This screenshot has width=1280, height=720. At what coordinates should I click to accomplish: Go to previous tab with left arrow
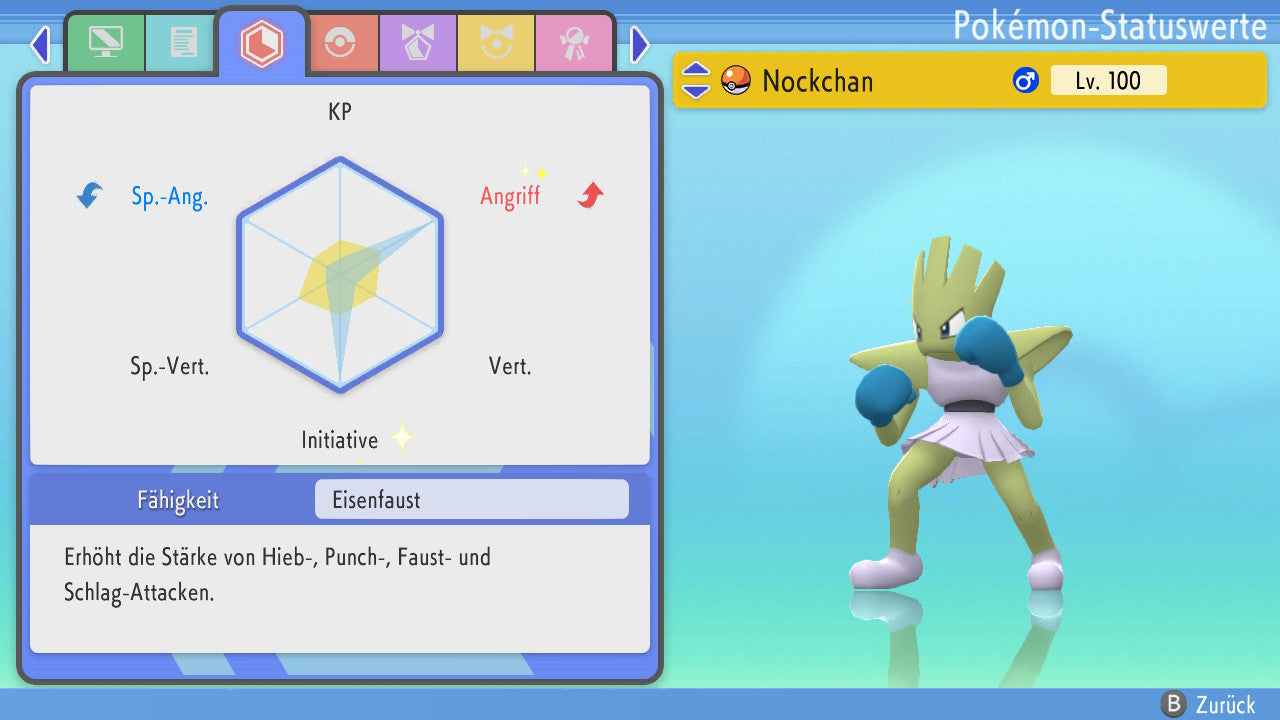click(x=40, y=44)
